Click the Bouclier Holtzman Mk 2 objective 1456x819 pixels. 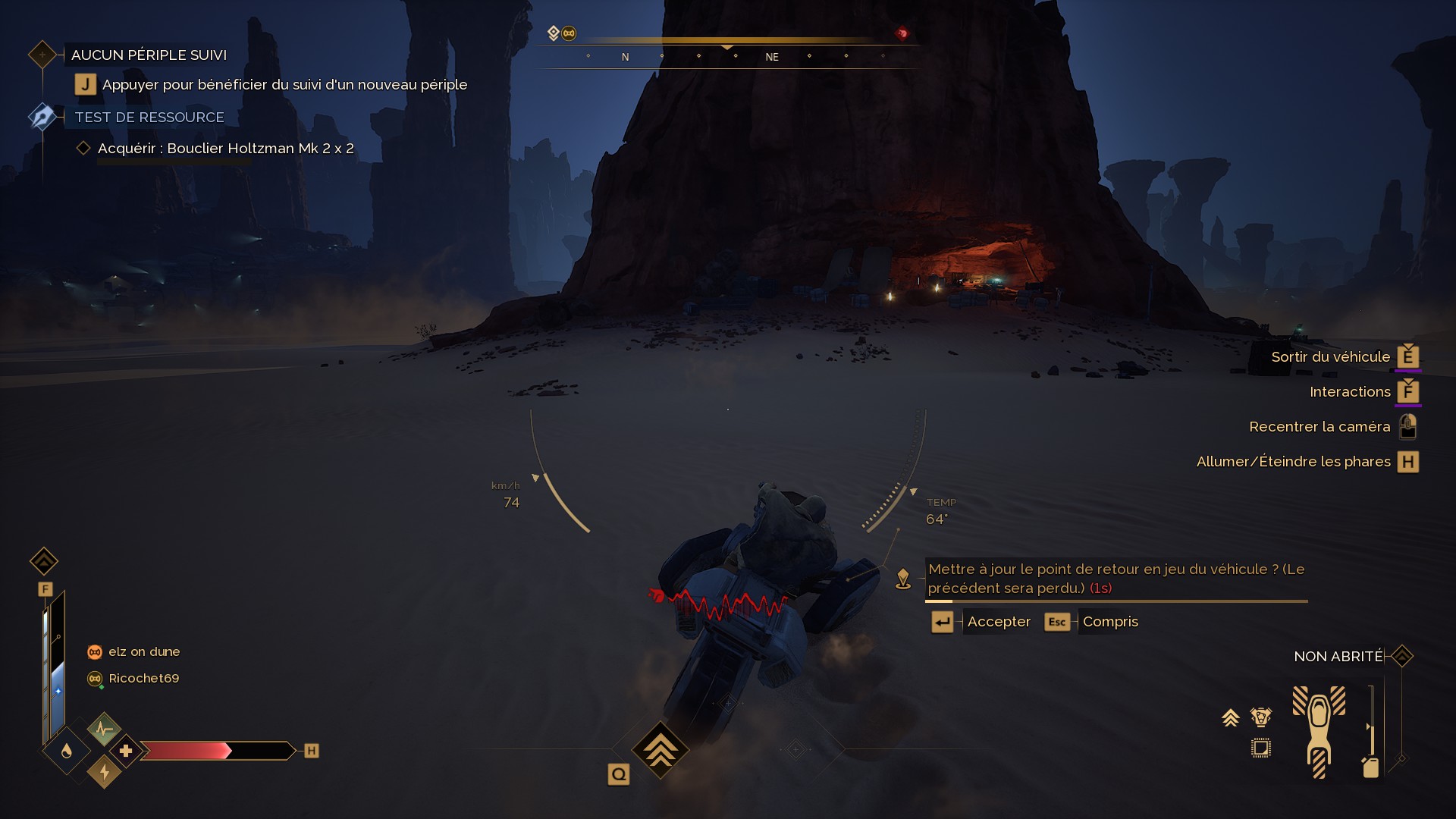click(x=225, y=149)
